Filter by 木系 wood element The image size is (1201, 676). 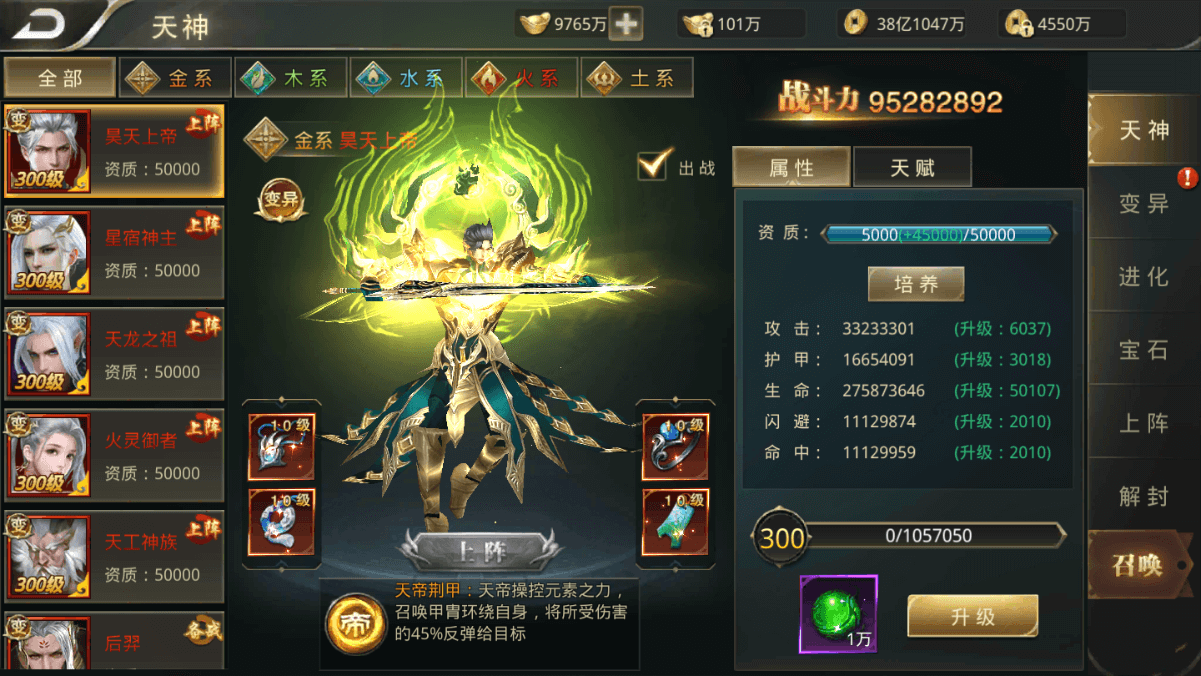point(290,78)
